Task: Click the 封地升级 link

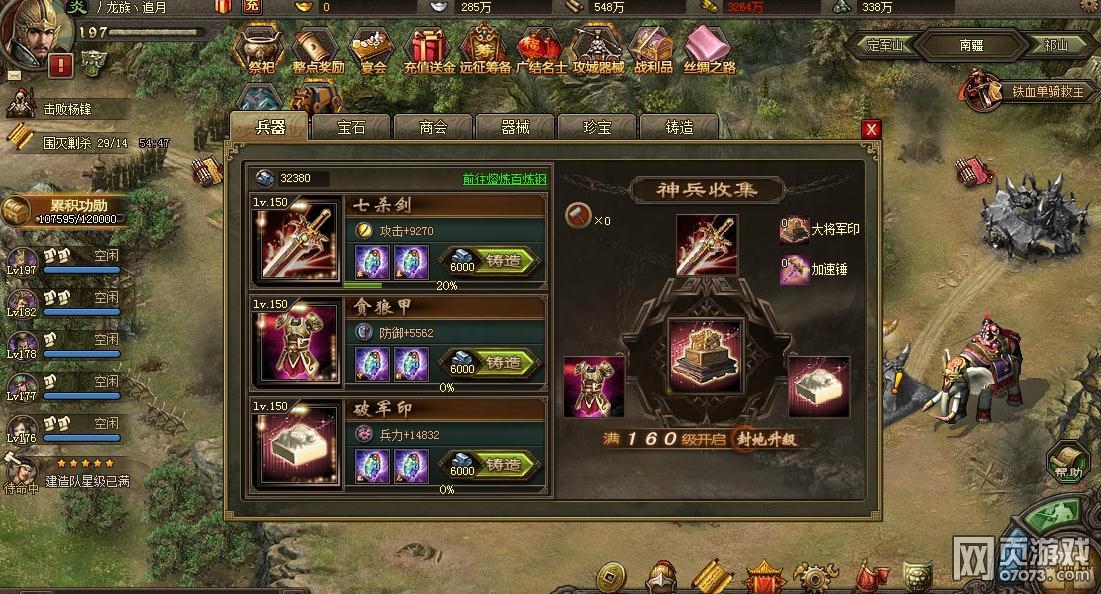Action: coord(768,440)
